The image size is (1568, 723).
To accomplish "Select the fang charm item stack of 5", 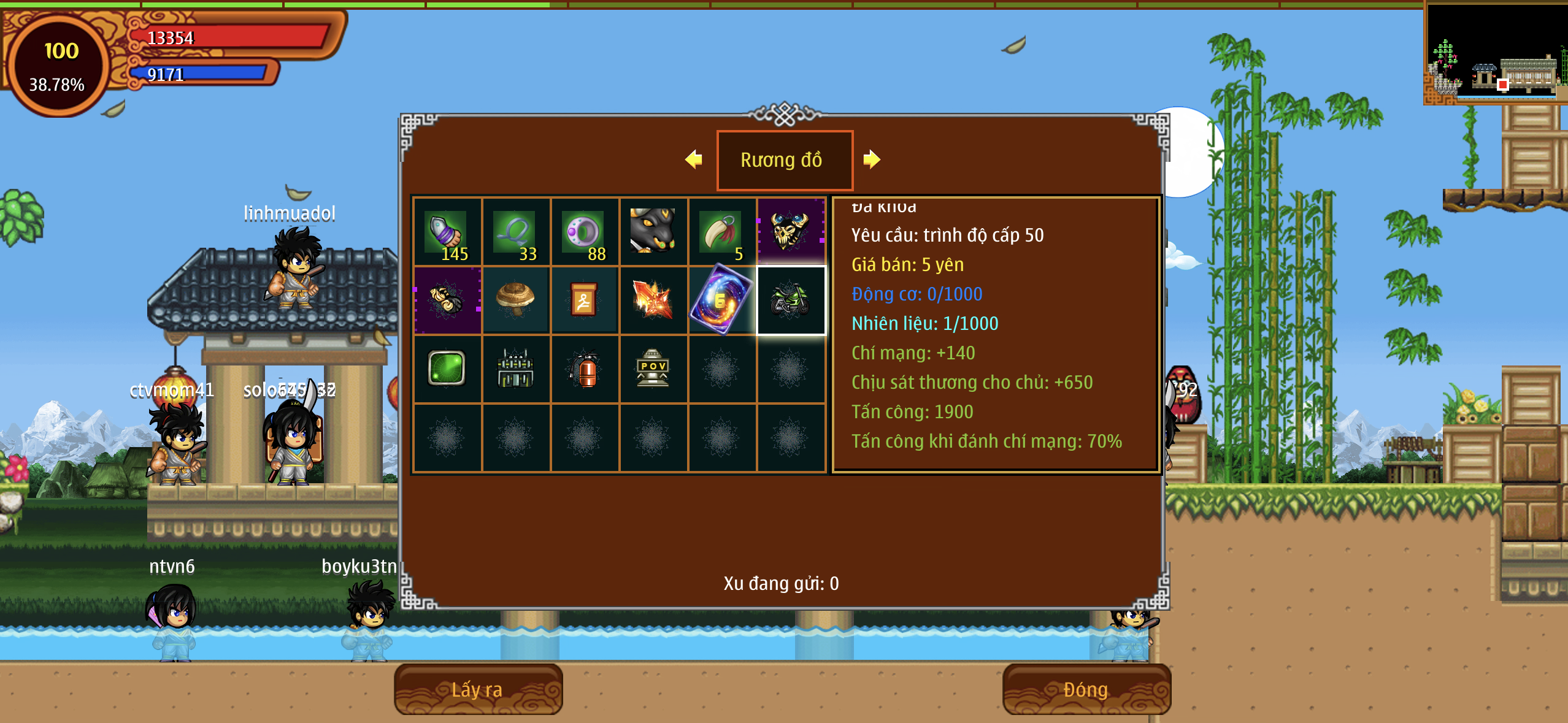I will pos(722,232).
